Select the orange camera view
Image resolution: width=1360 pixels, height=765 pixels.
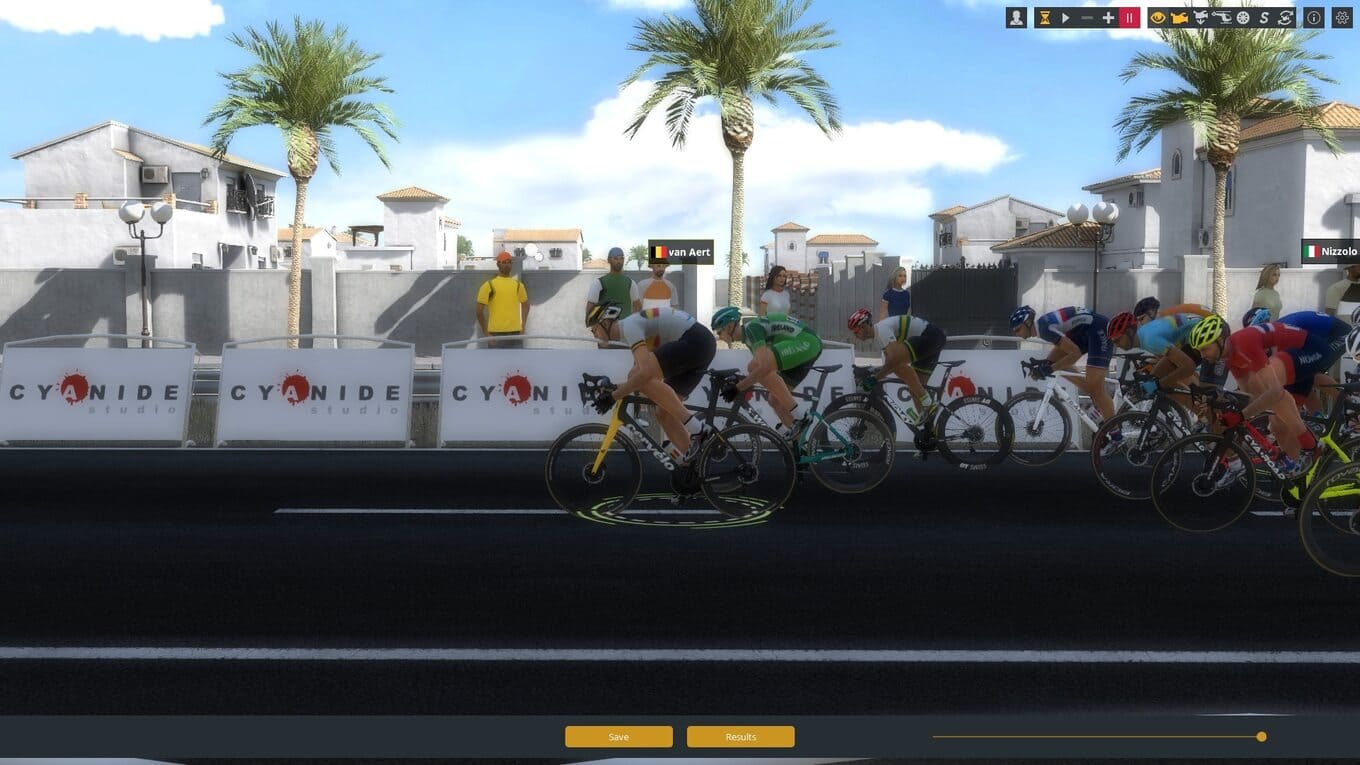[x=1179, y=17]
